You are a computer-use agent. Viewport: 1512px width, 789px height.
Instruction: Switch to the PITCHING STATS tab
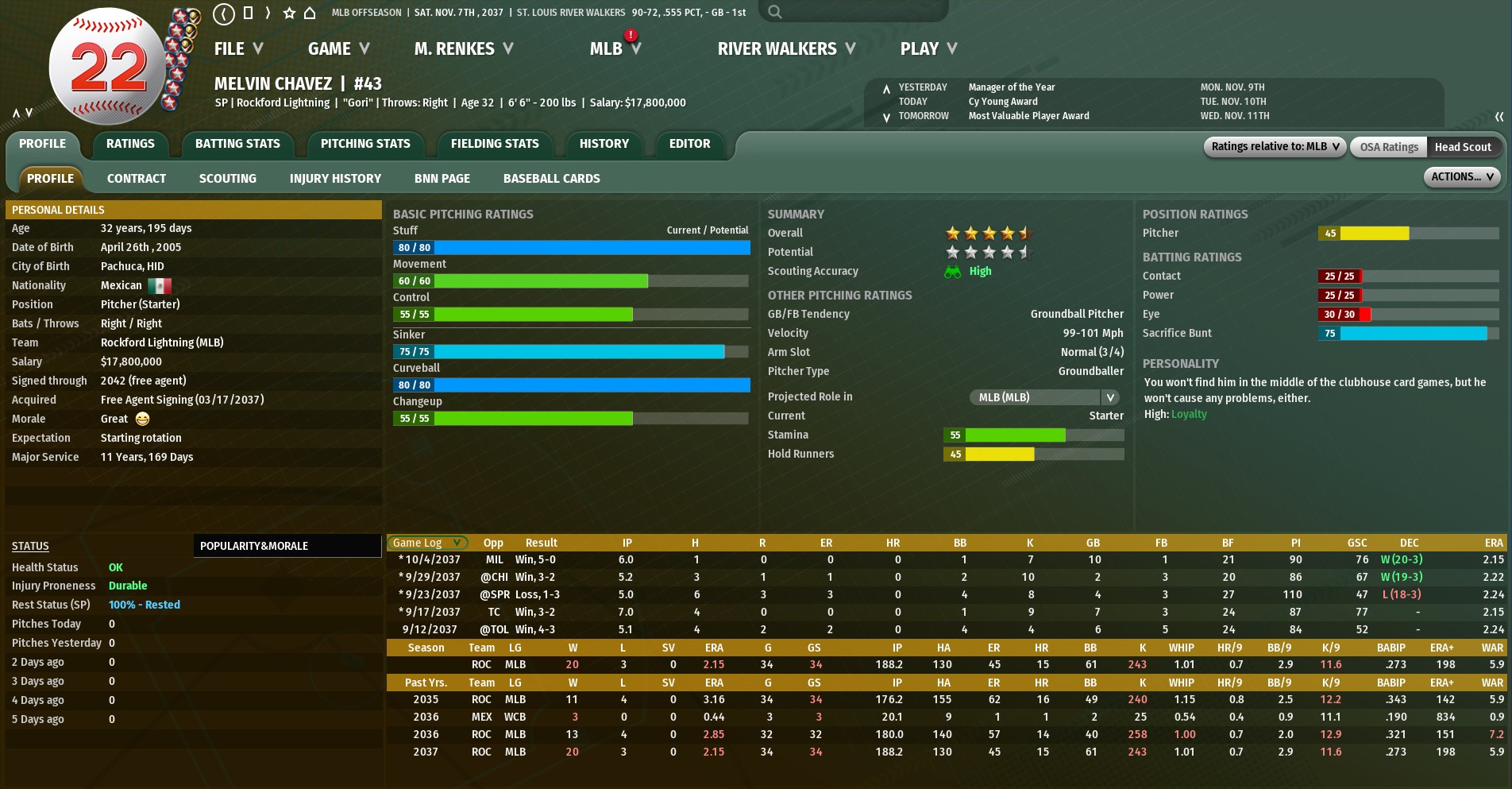365,144
